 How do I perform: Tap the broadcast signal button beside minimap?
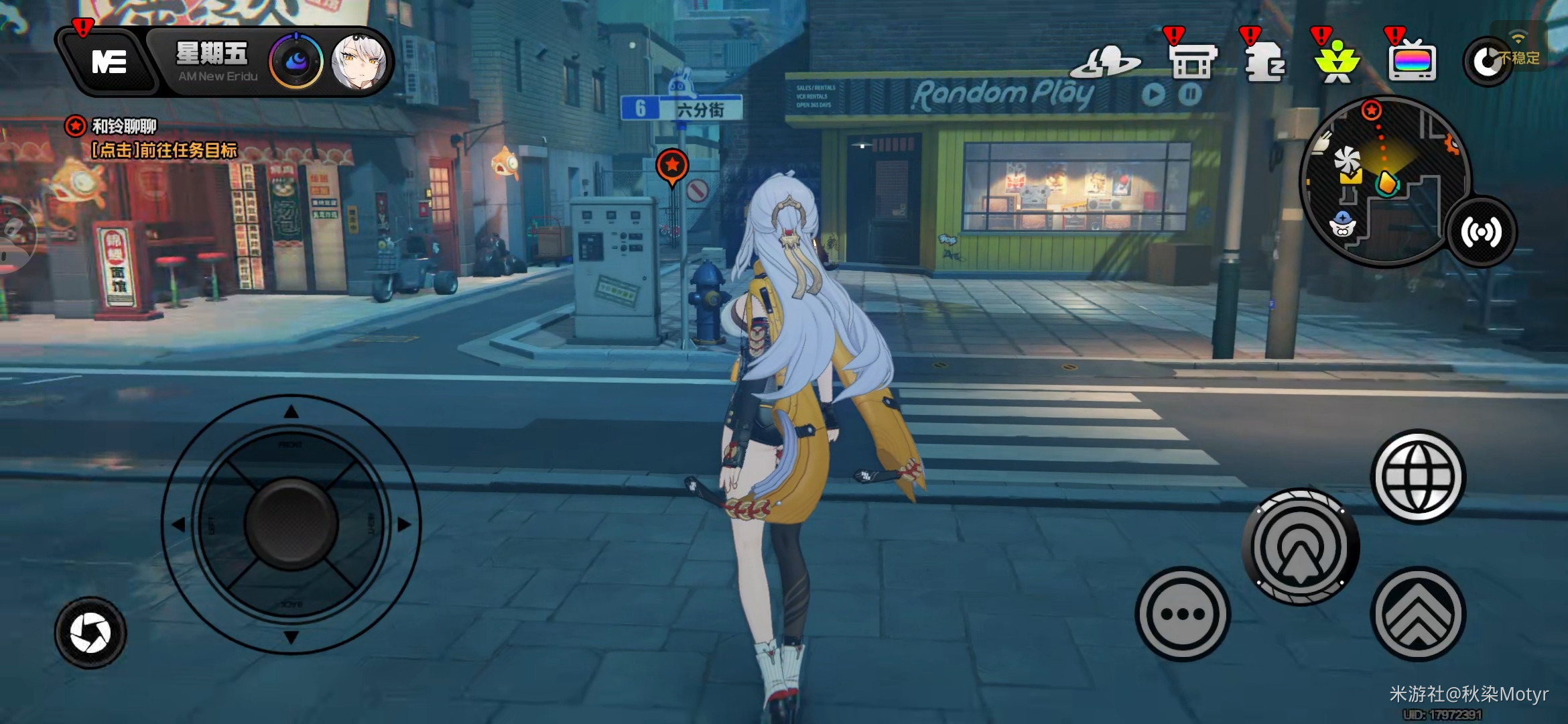pos(1482,232)
